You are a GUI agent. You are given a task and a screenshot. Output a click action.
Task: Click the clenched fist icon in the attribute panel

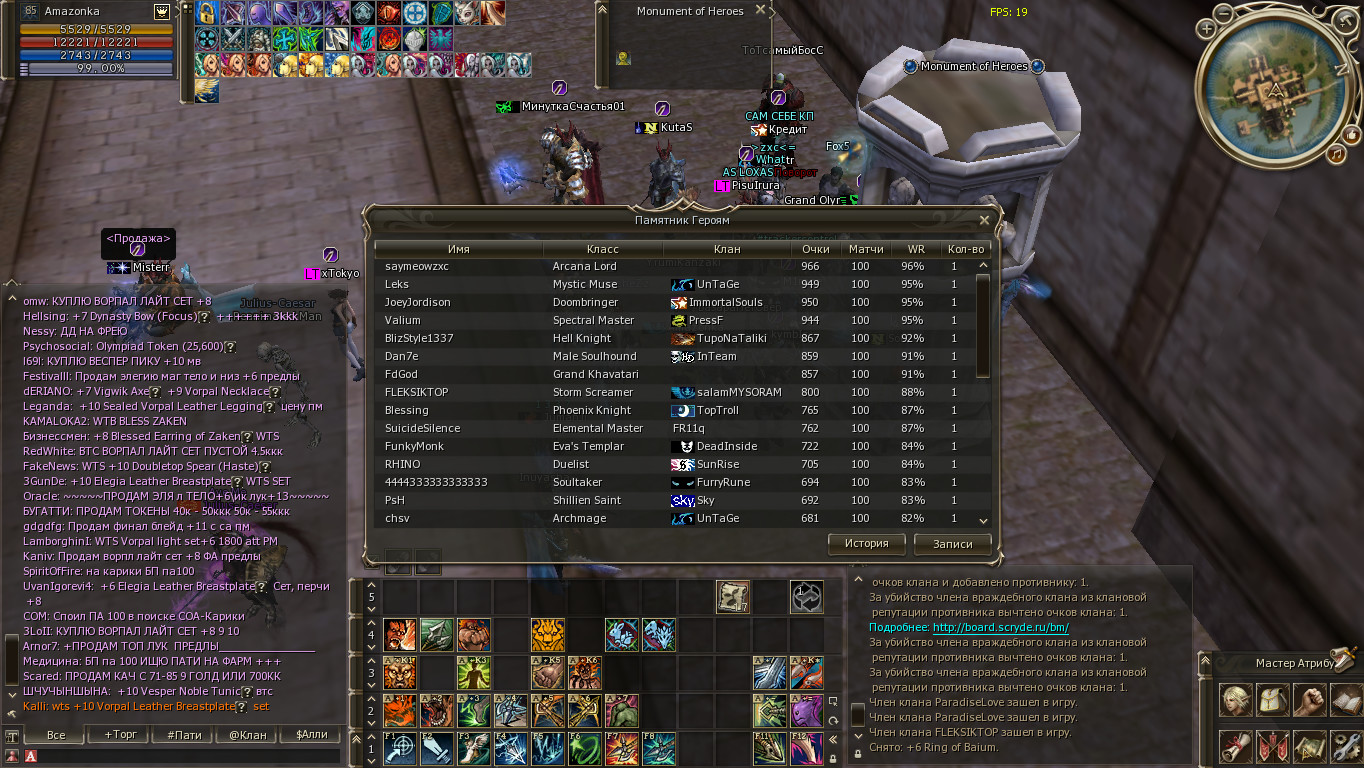(1311, 700)
